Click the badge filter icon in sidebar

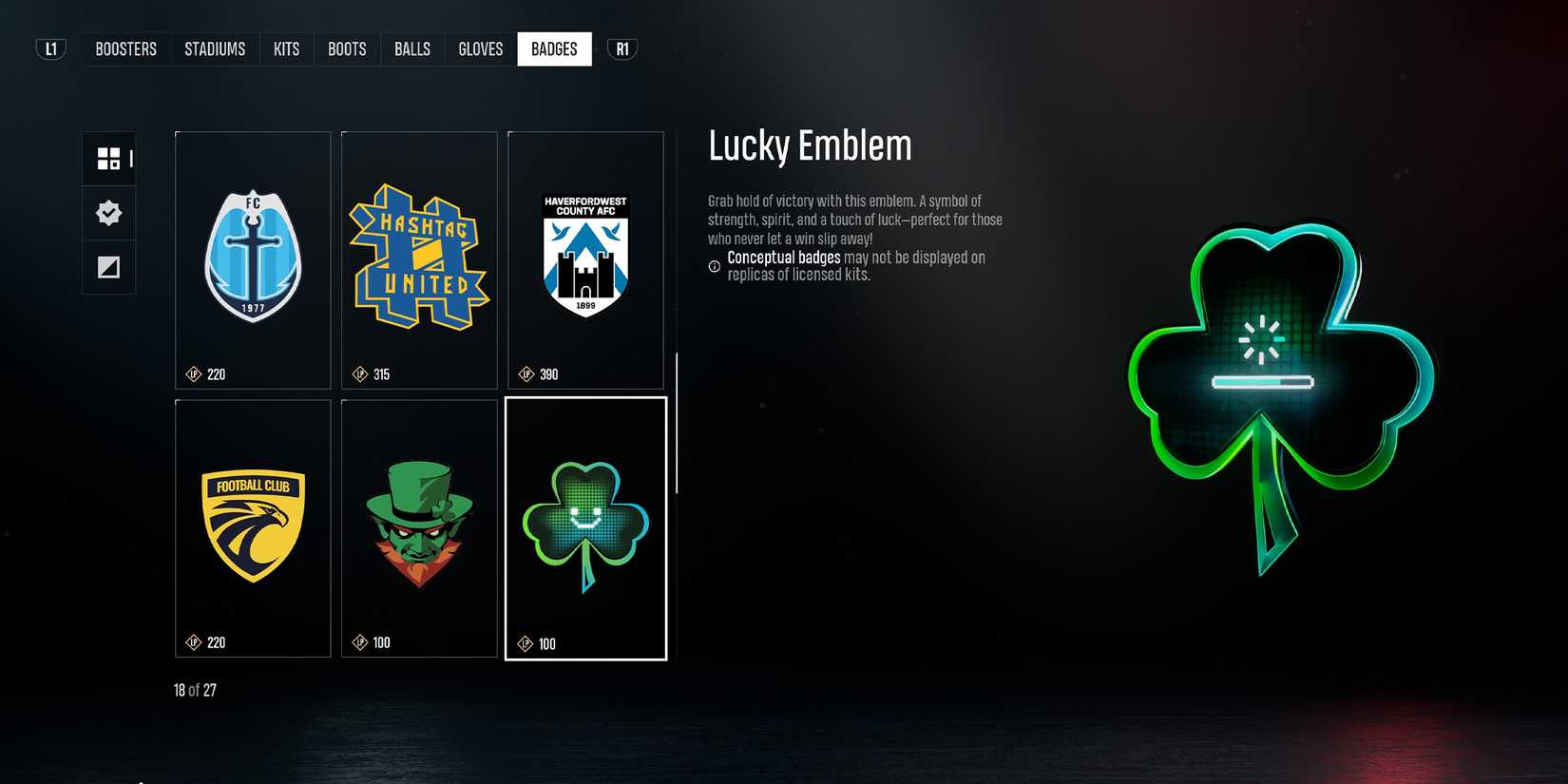click(x=108, y=213)
